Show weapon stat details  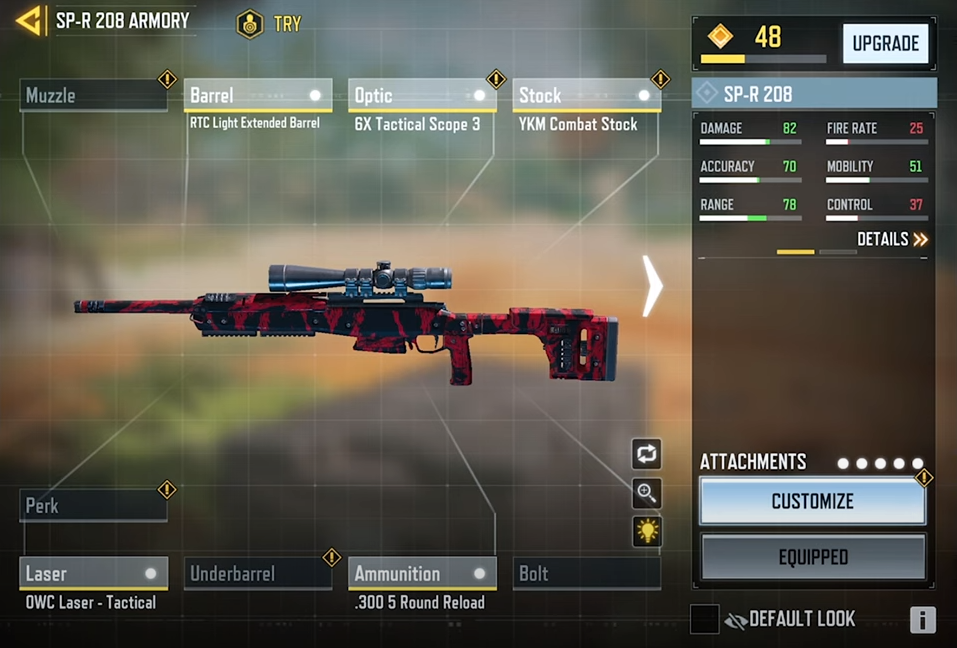[892, 240]
